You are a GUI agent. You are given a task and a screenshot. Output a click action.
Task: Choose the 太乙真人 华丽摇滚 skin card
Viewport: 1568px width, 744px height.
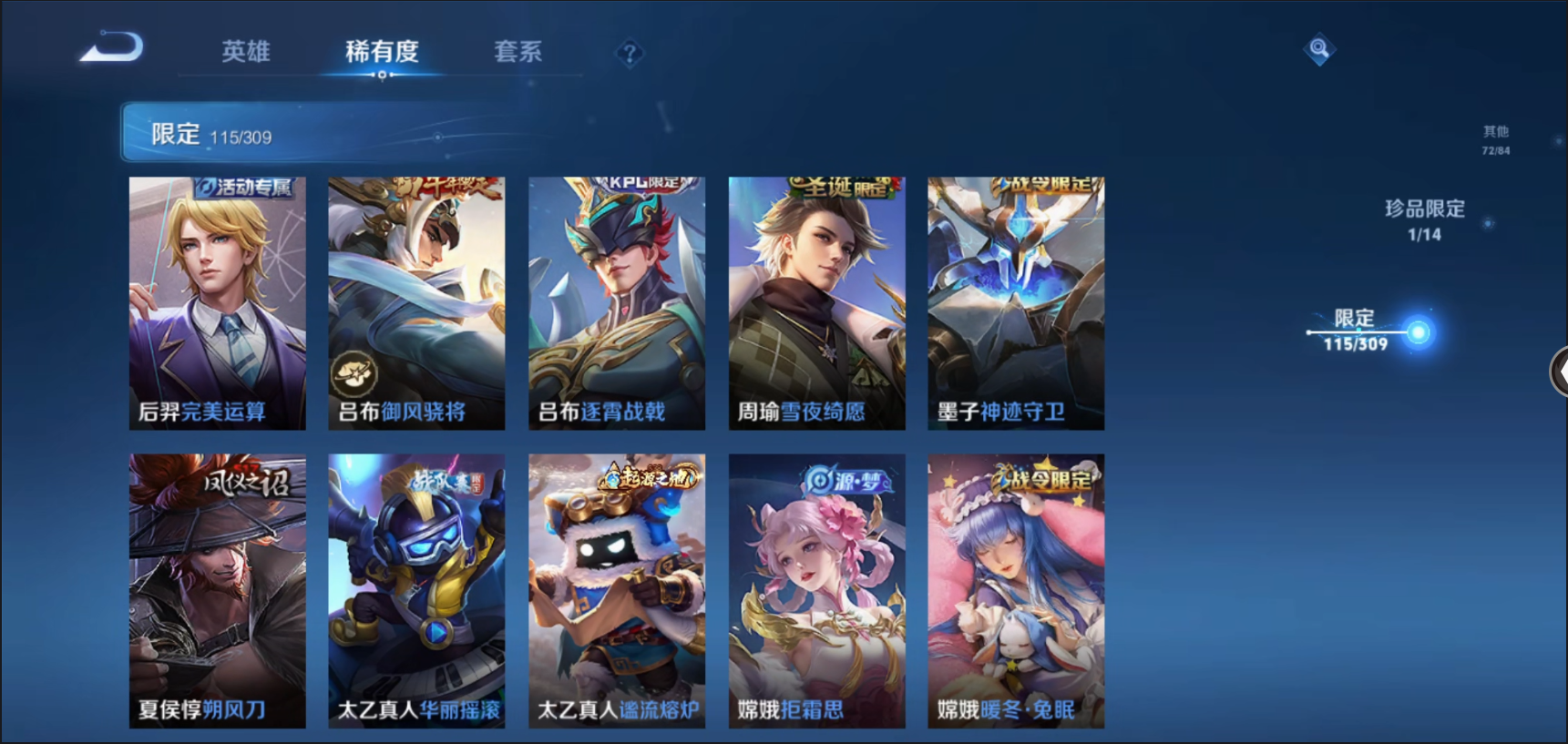pyautogui.click(x=416, y=590)
